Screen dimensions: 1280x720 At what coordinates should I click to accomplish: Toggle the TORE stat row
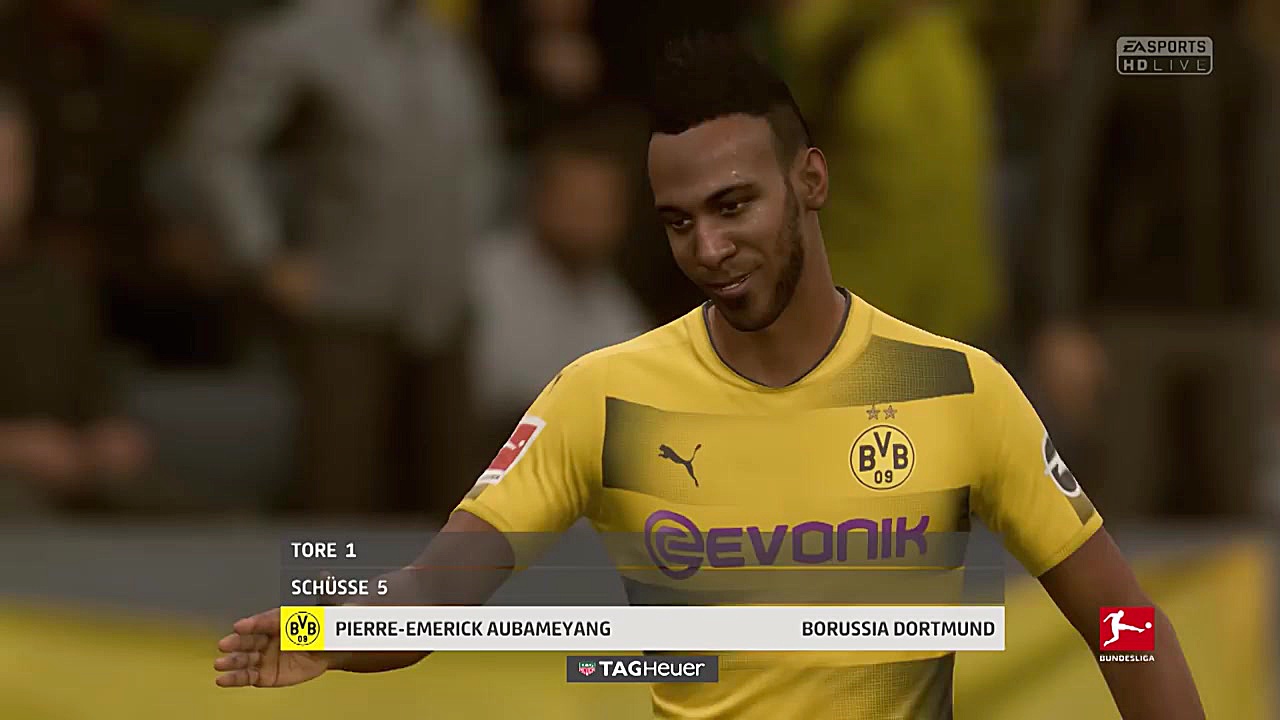click(x=320, y=550)
